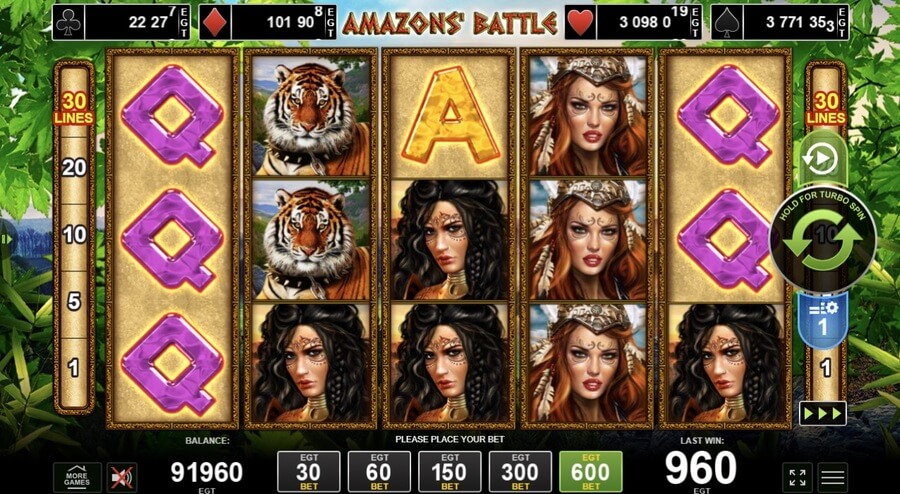Activate the triple-arrow fast-forward button
Screen dimensions: 900x494
pyautogui.click(x=822, y=413)
